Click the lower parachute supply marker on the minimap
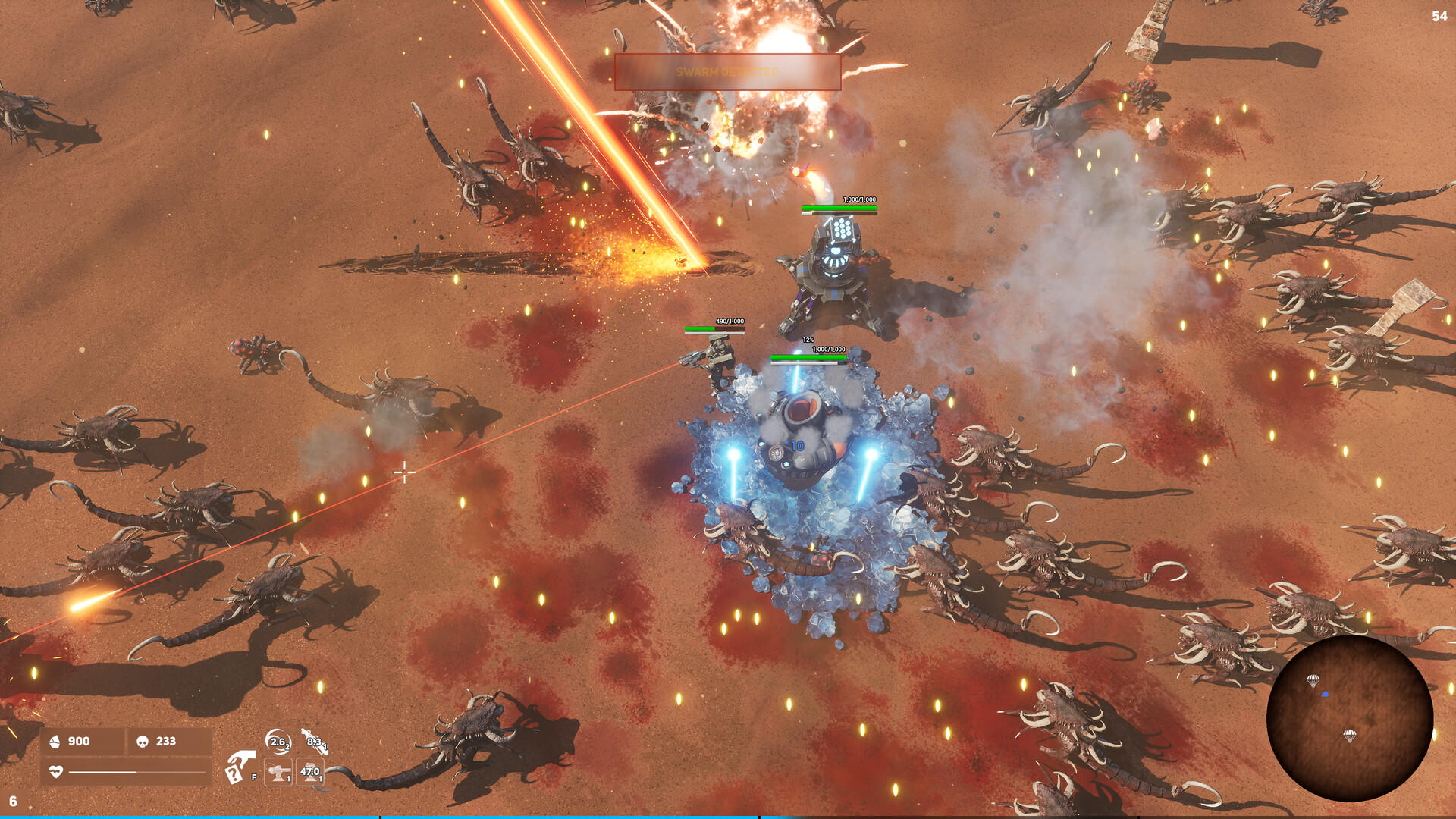The image size is (1456, 819). [x=1350, y=735]
